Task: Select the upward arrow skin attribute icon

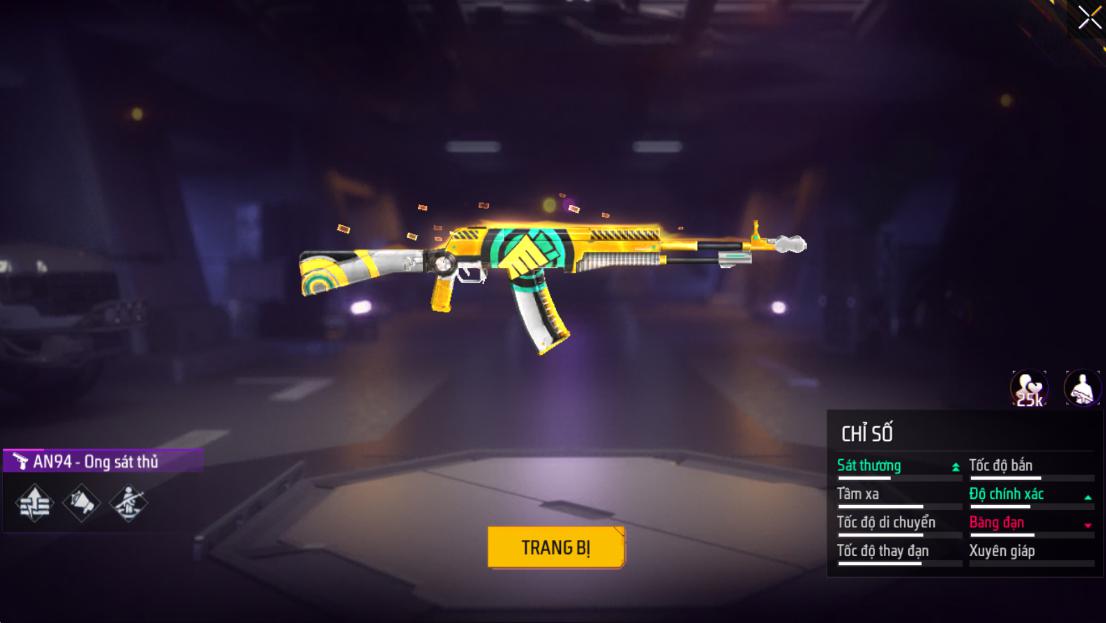Action: (x=35, y=502)
